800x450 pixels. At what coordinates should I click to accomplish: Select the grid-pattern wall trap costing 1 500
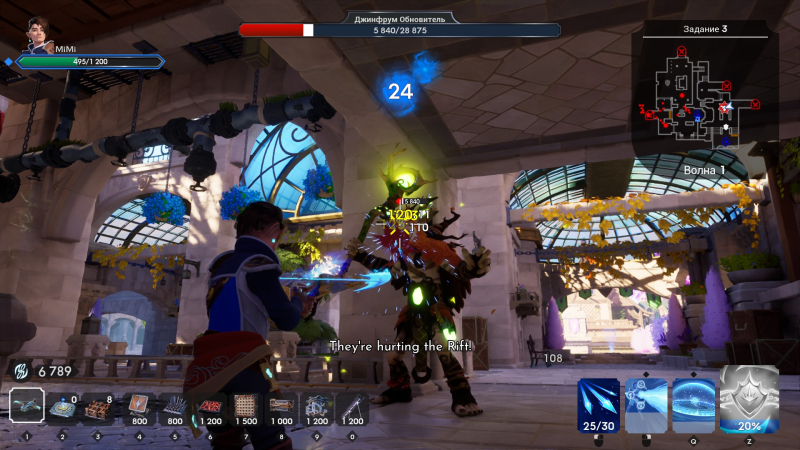coord(245,406)
